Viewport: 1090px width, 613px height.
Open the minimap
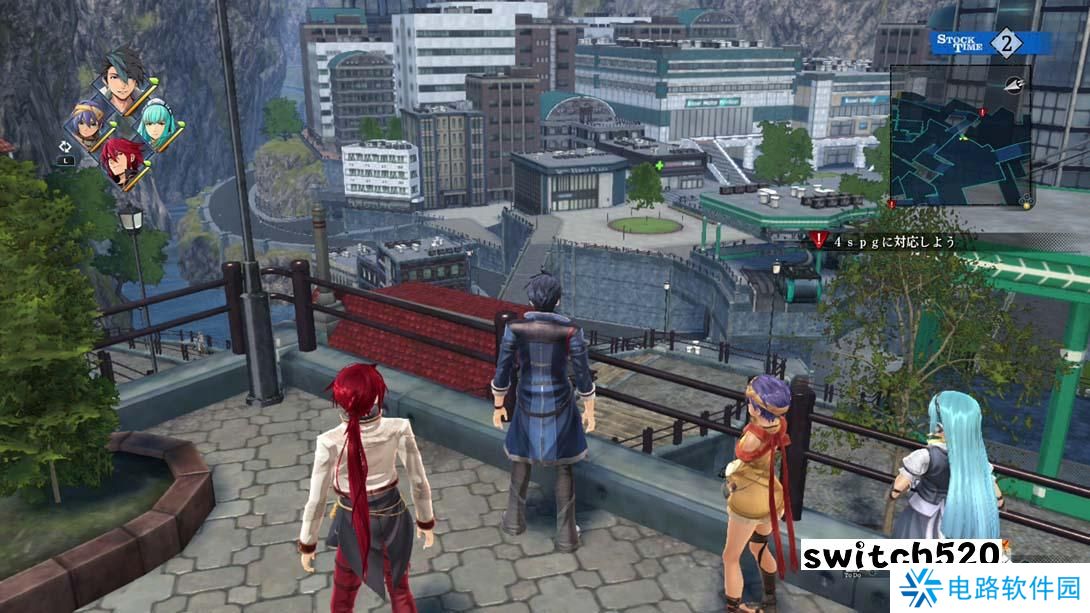pyautogui.click(x=958, y=134)
